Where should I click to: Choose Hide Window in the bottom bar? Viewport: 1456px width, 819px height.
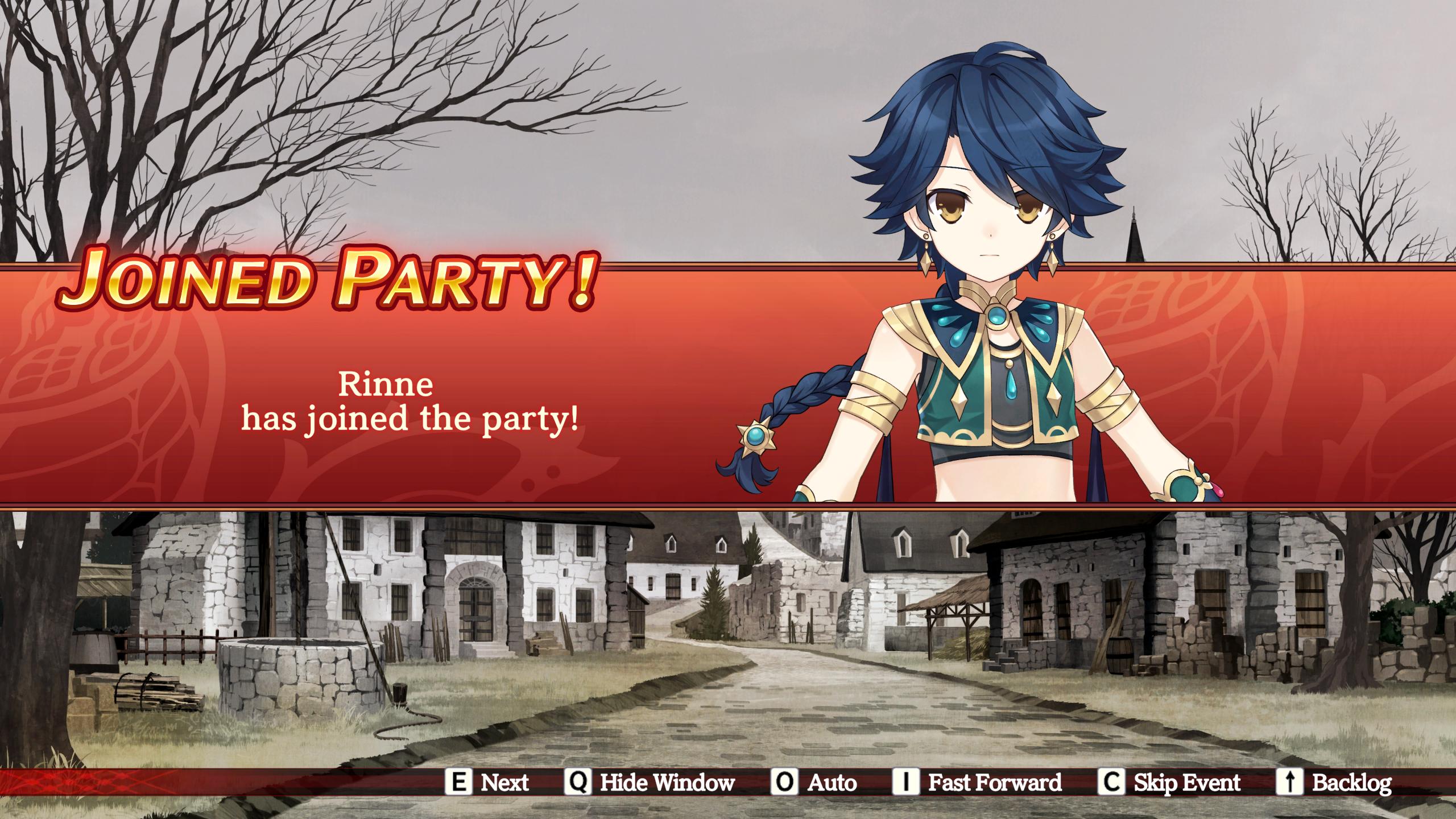(650, 783)
